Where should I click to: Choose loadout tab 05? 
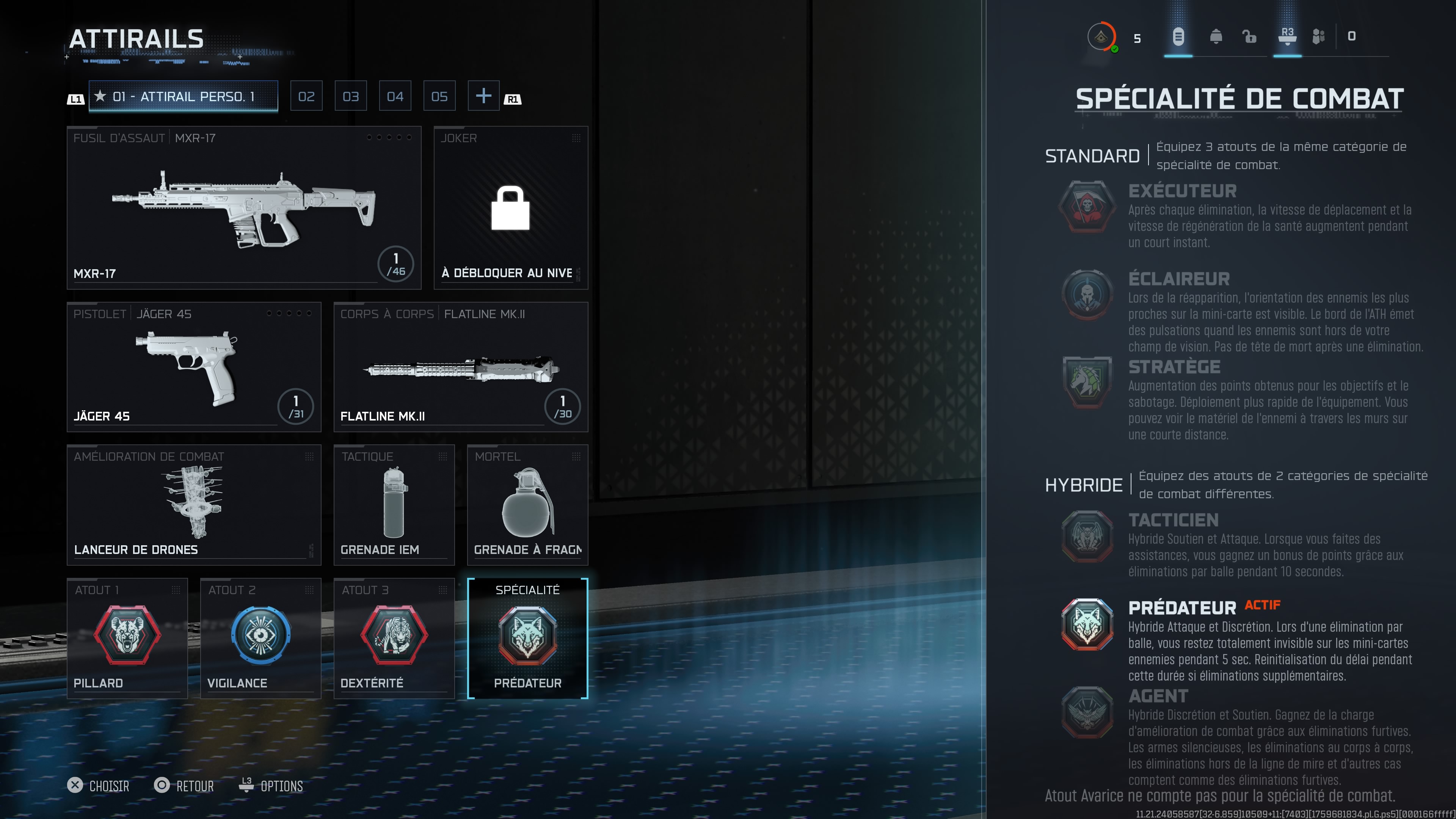point(439,96)
